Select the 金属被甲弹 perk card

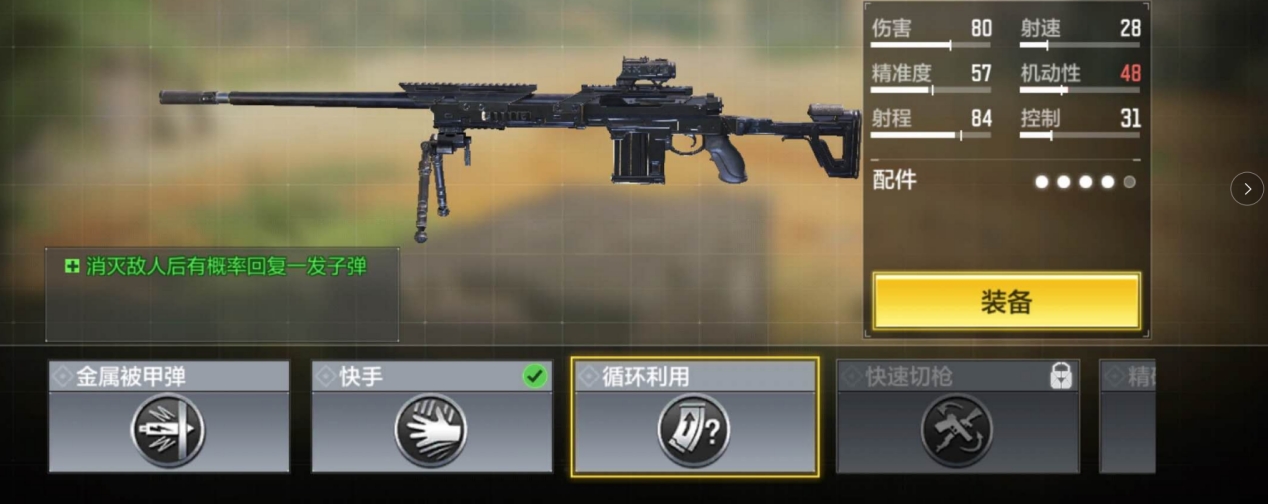pos(169,417)
